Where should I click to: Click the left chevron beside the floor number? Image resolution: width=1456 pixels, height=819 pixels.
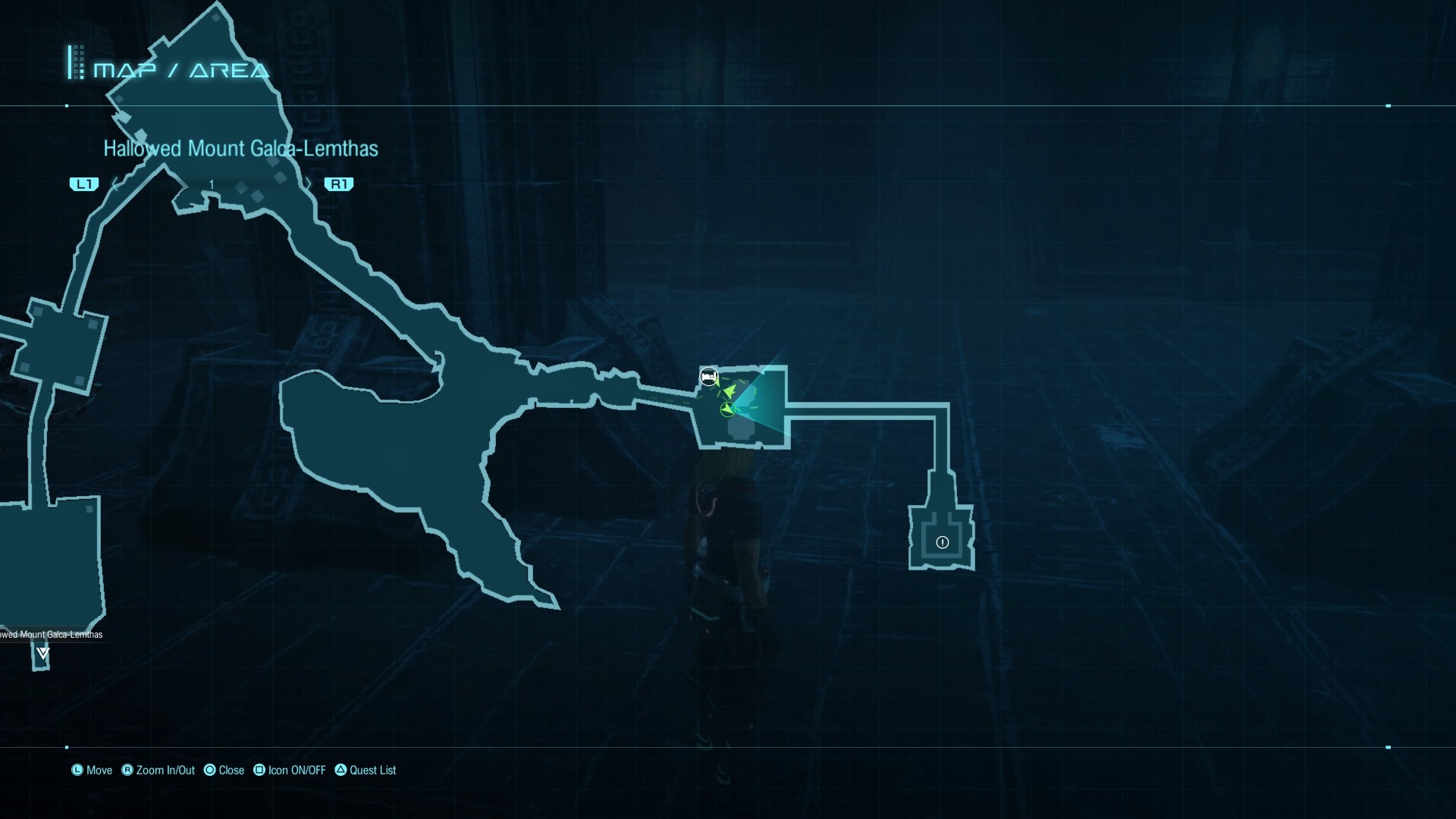115,184
